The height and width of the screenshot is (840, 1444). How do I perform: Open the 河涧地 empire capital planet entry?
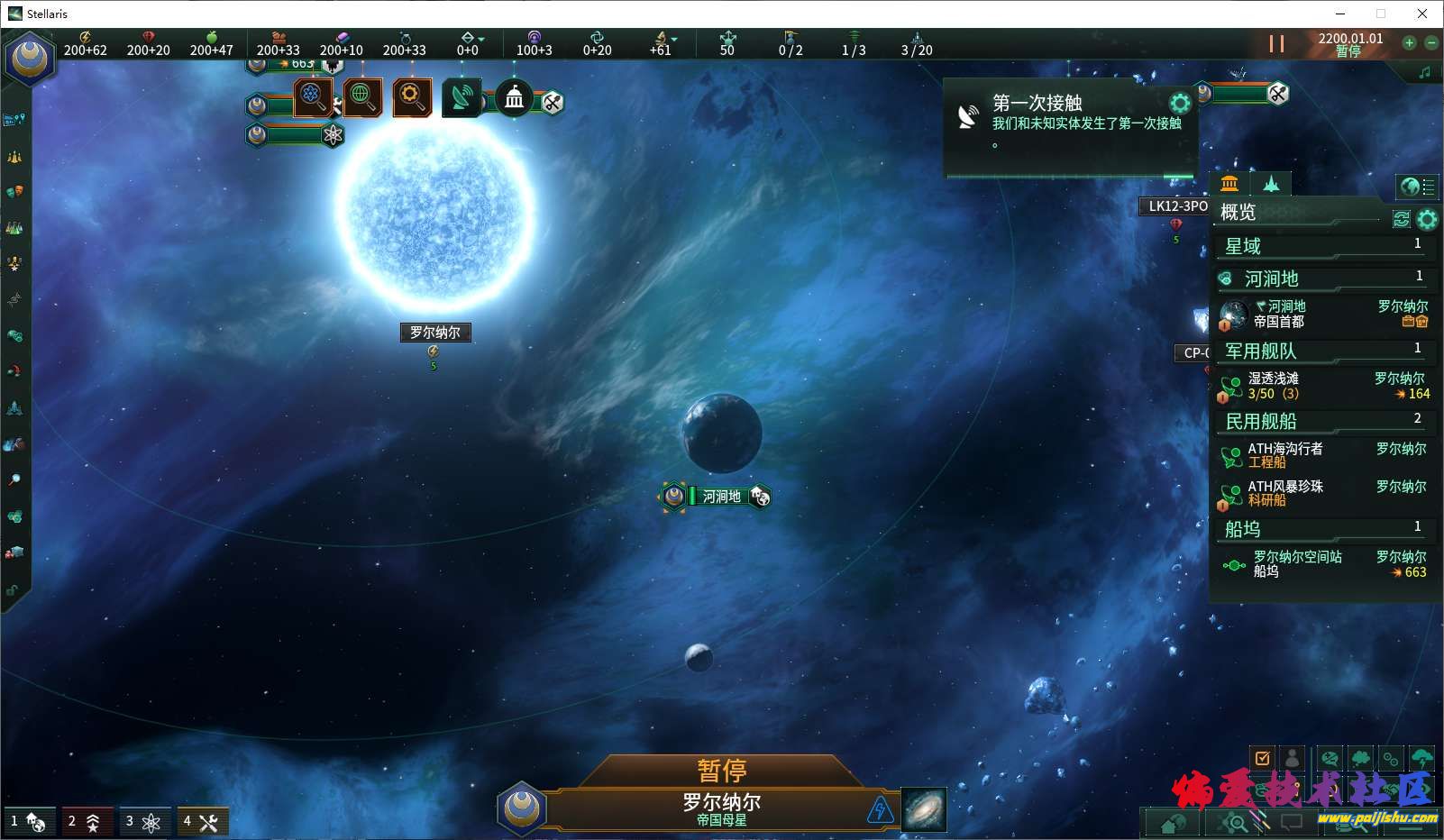click(1323, 314)
